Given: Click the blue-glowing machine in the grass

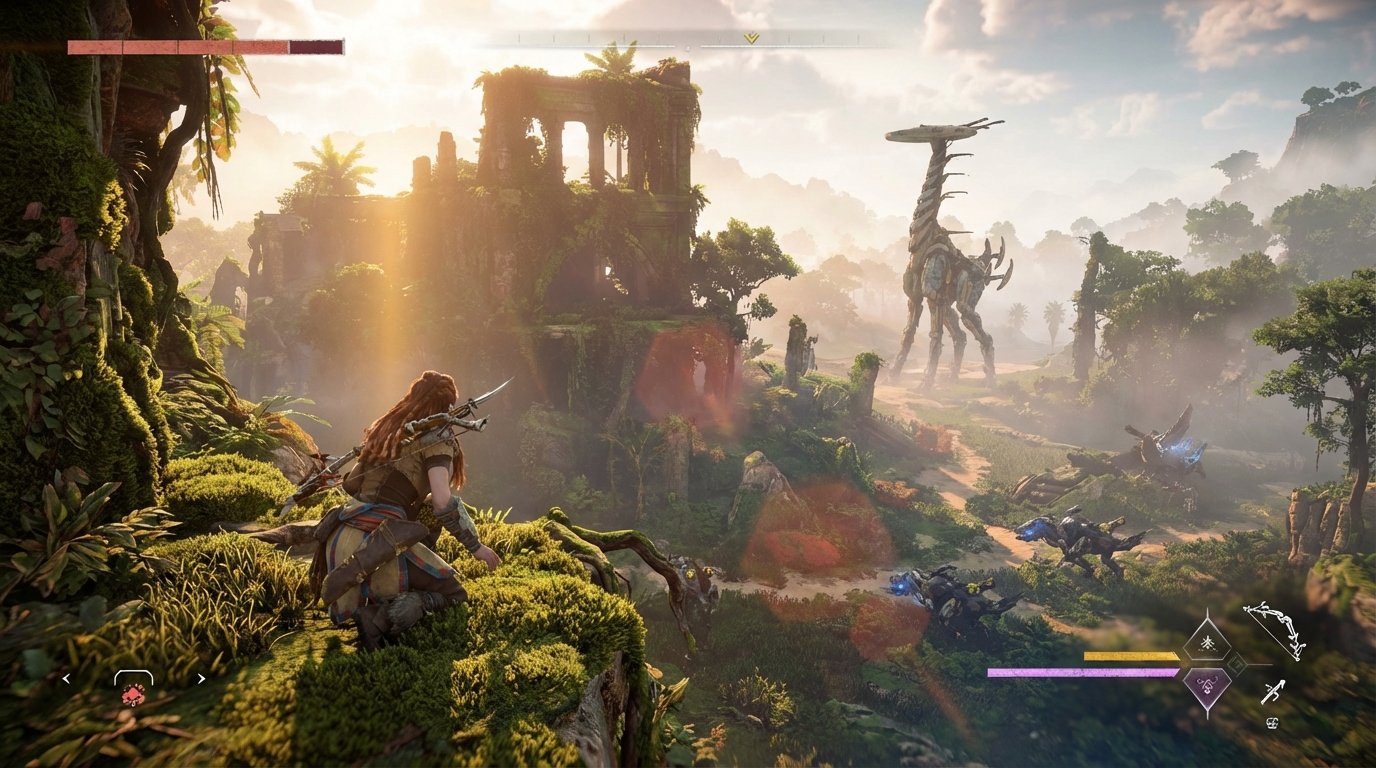Looking at the screenshot, I should click(x=940, y=590).
